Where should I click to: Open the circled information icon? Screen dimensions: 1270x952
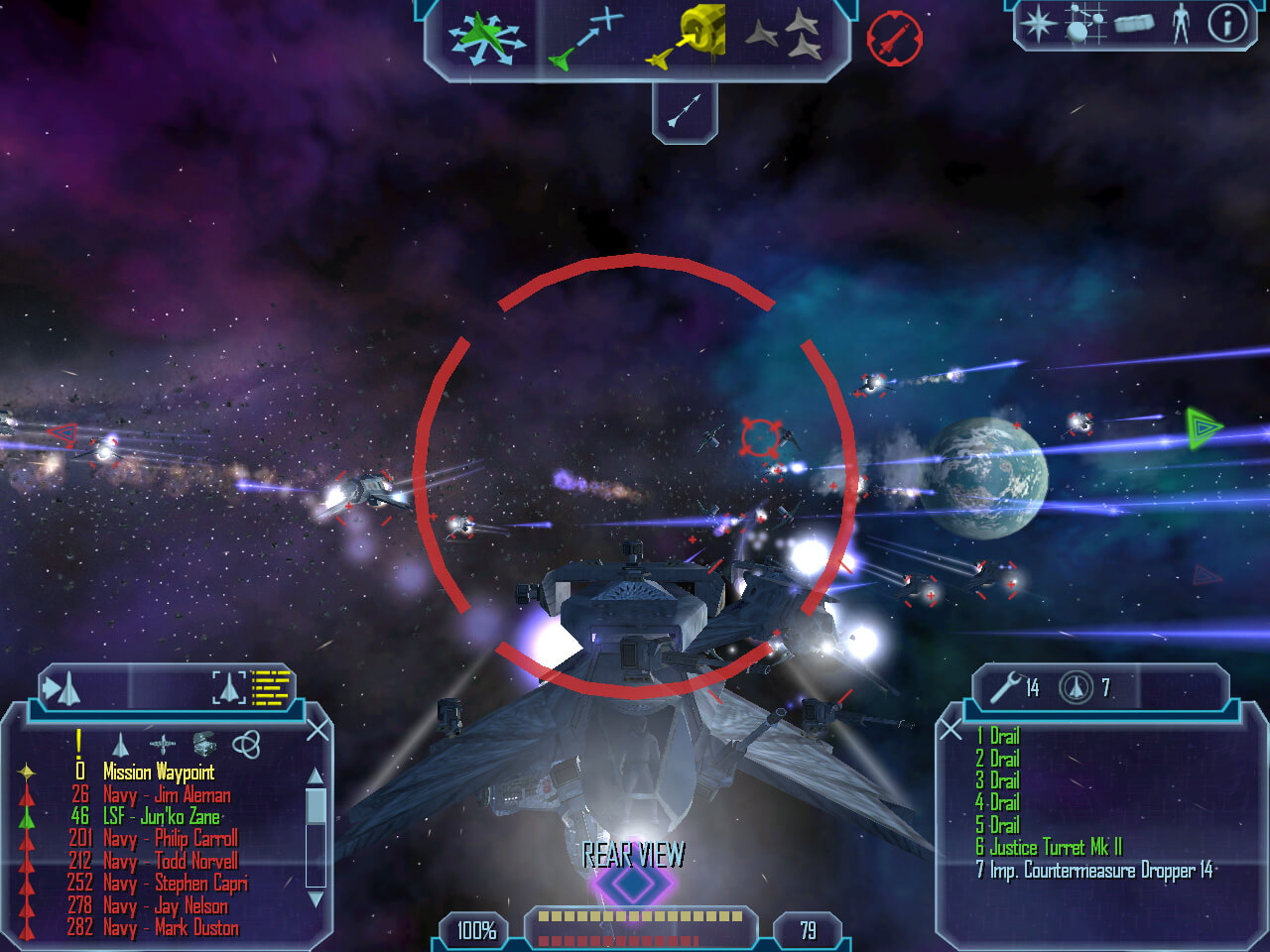coord(1226,23)
